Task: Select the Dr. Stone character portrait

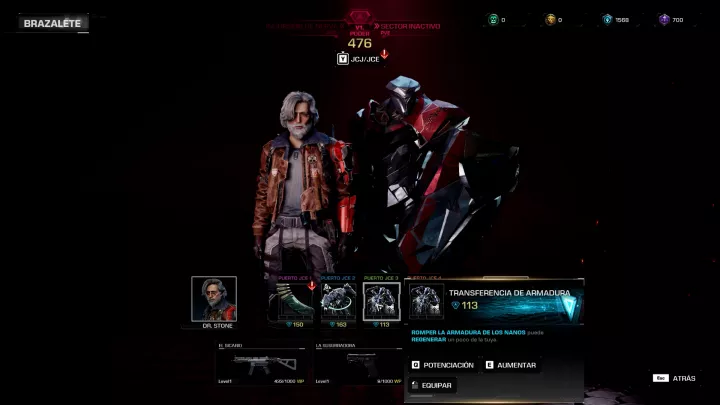Action: click(x=214, y=299)
